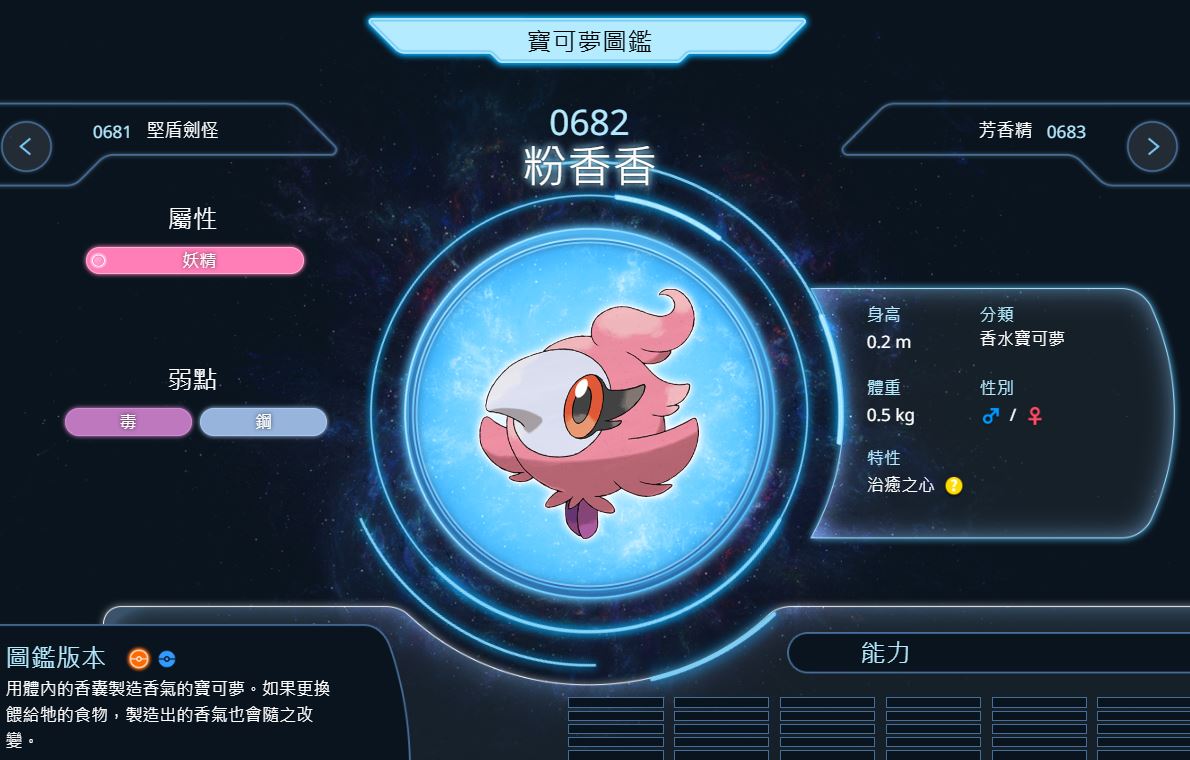The height and width of the screenshot is (760, 1190).
Task: Switch to the blue Poké Ball version
Action: click(167, 659)
